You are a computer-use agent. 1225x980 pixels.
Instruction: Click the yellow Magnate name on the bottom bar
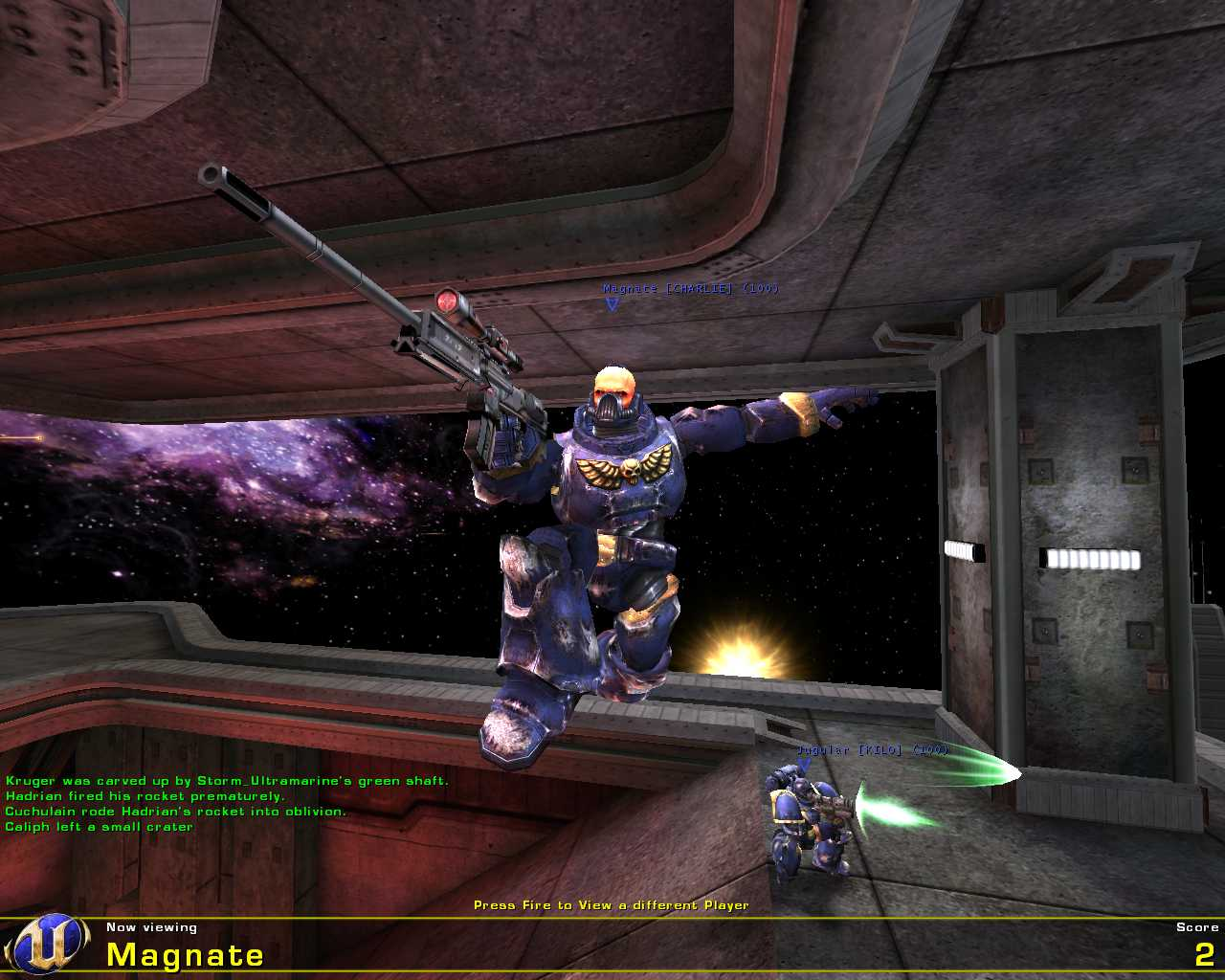(185, 953)
